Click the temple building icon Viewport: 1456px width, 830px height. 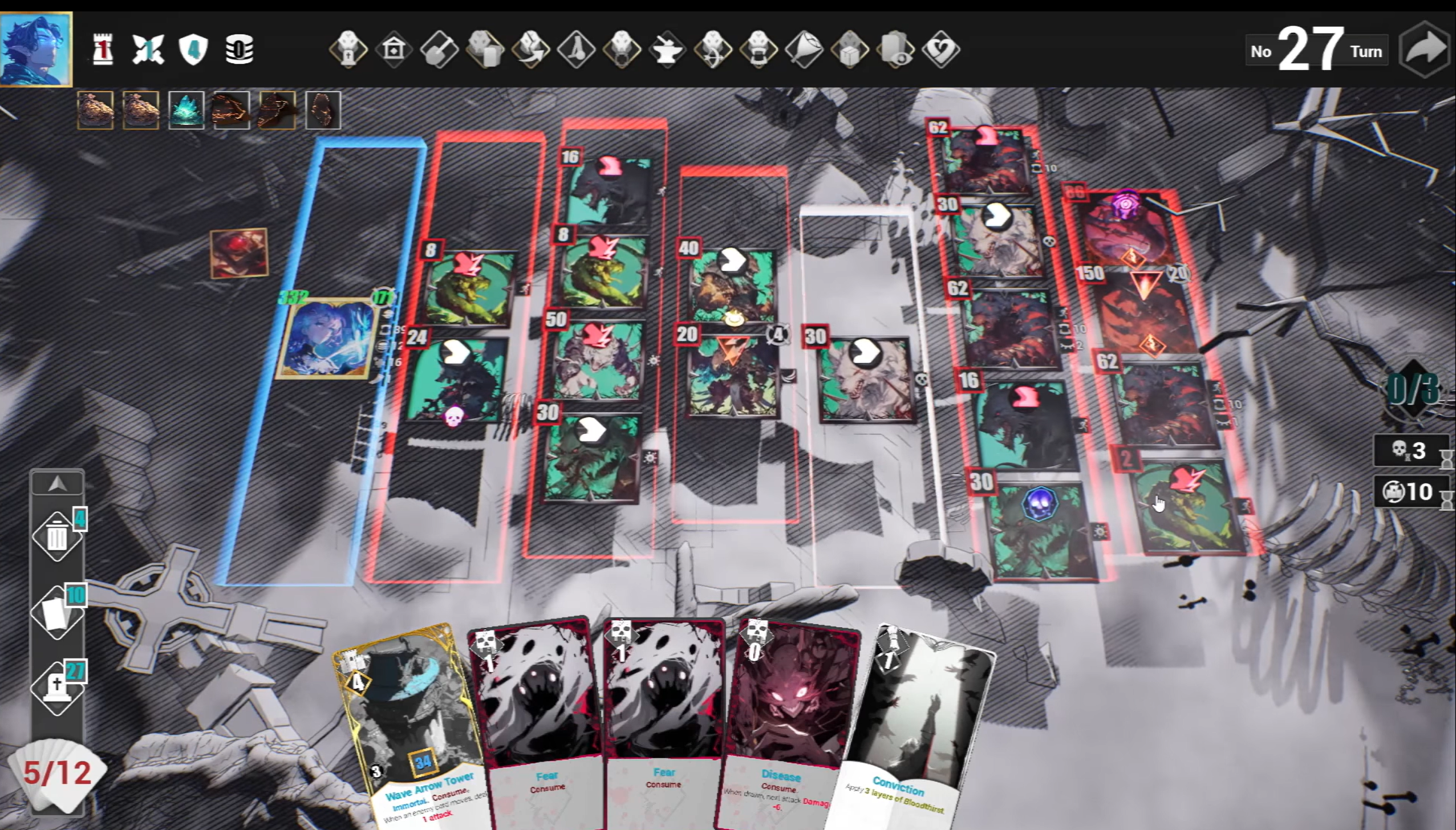[x=394, y=50]
